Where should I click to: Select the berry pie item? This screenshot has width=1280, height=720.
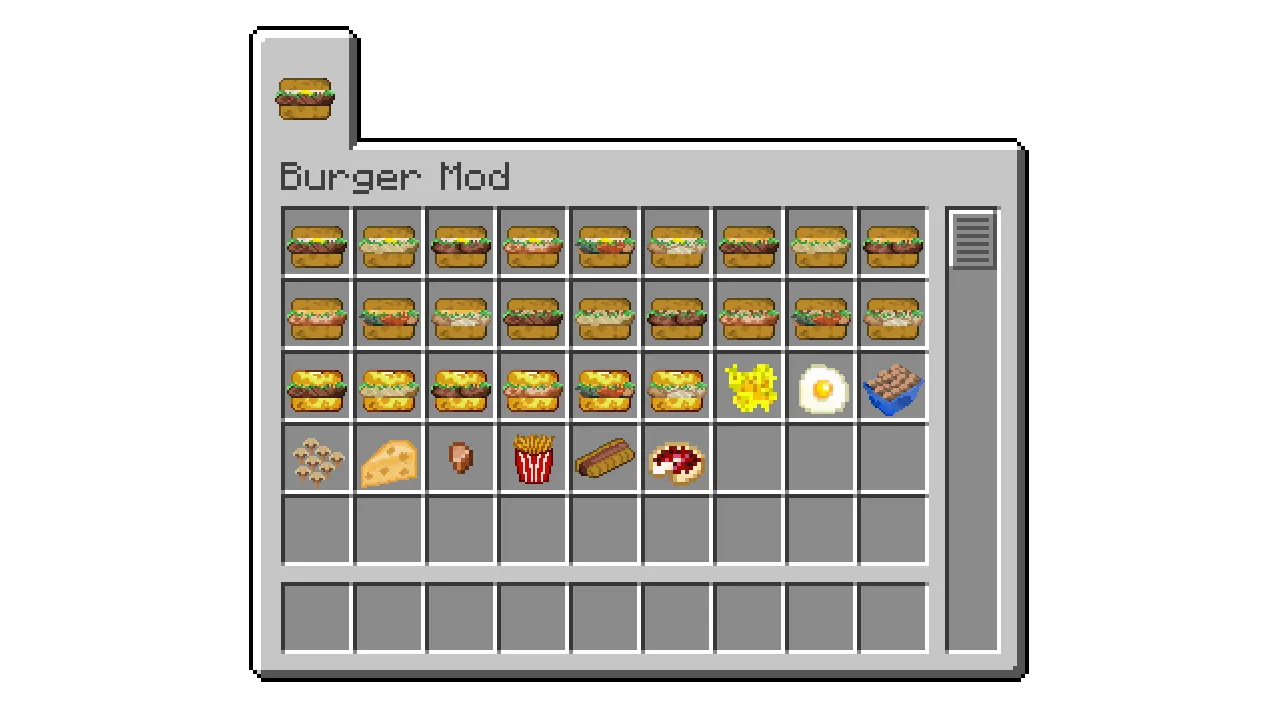click(x=676, y=459)
